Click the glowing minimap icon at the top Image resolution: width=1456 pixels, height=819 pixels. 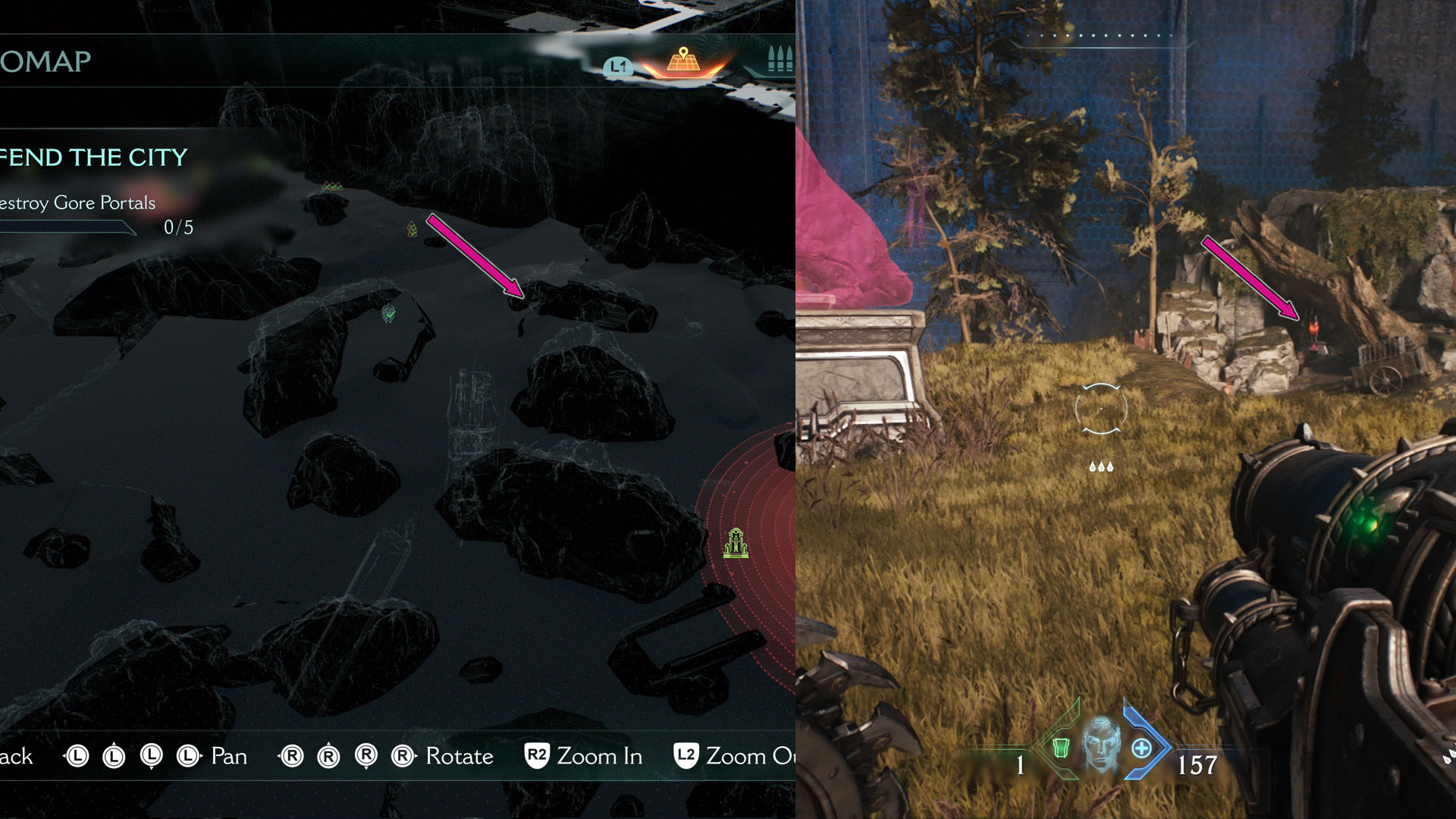pyautogui.click(x=682, y=64)
